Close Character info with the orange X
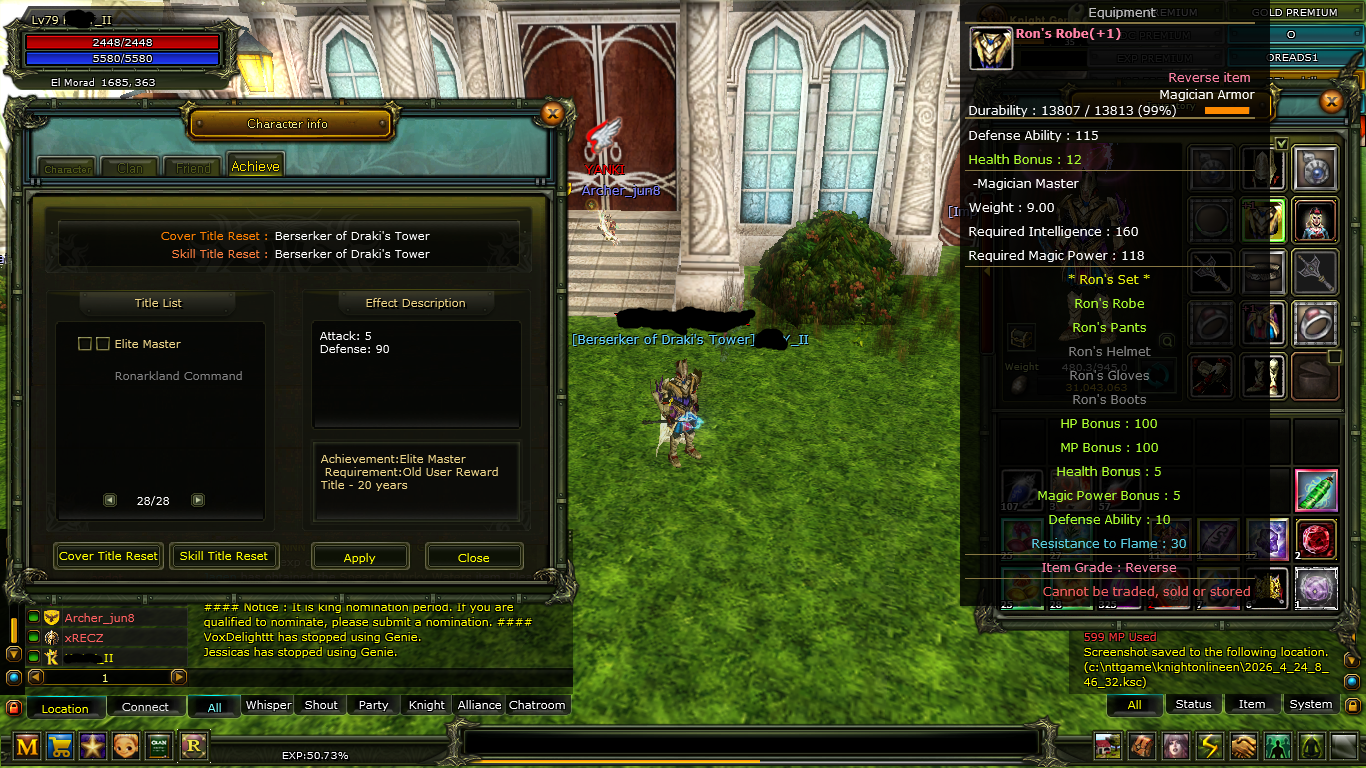The image size is (1366, 768). click(x=552, y=114)
